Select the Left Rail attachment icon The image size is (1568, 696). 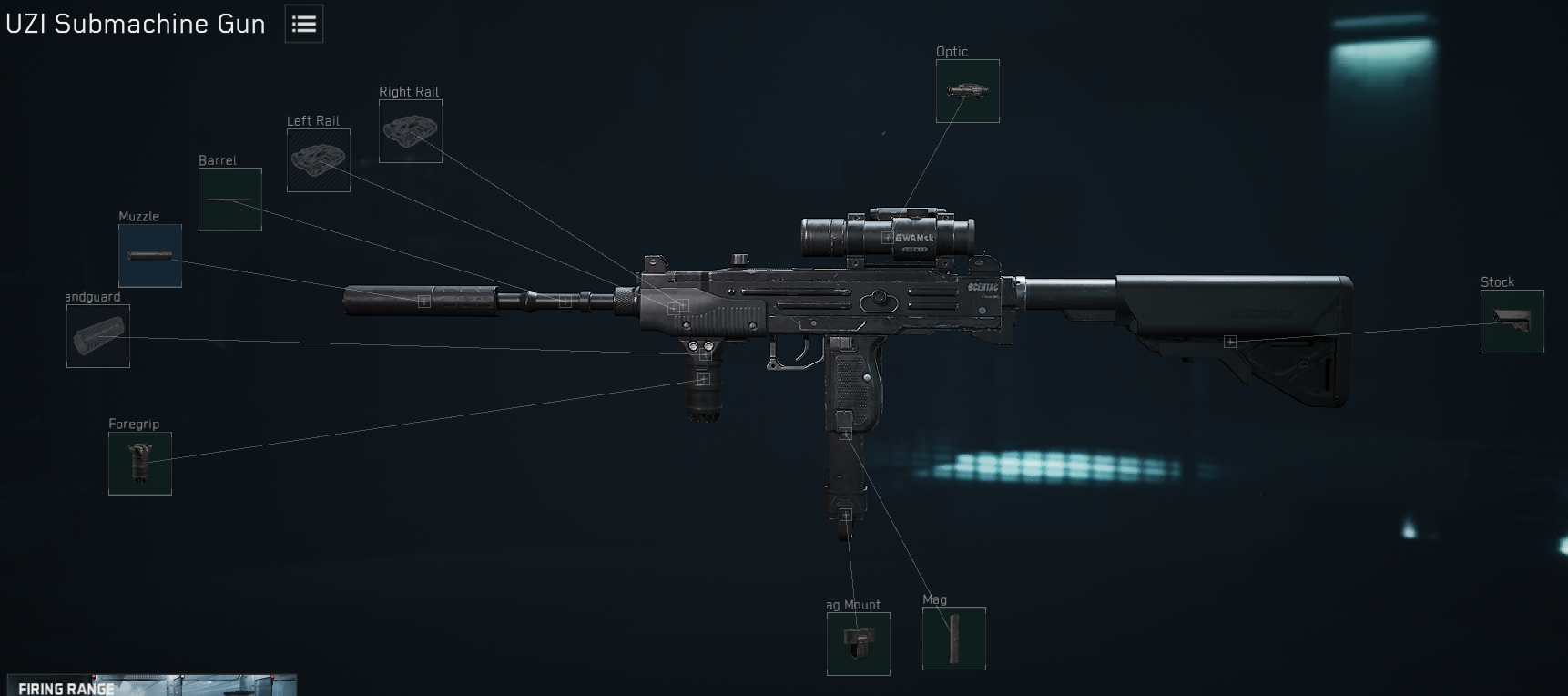click(318, 161)
